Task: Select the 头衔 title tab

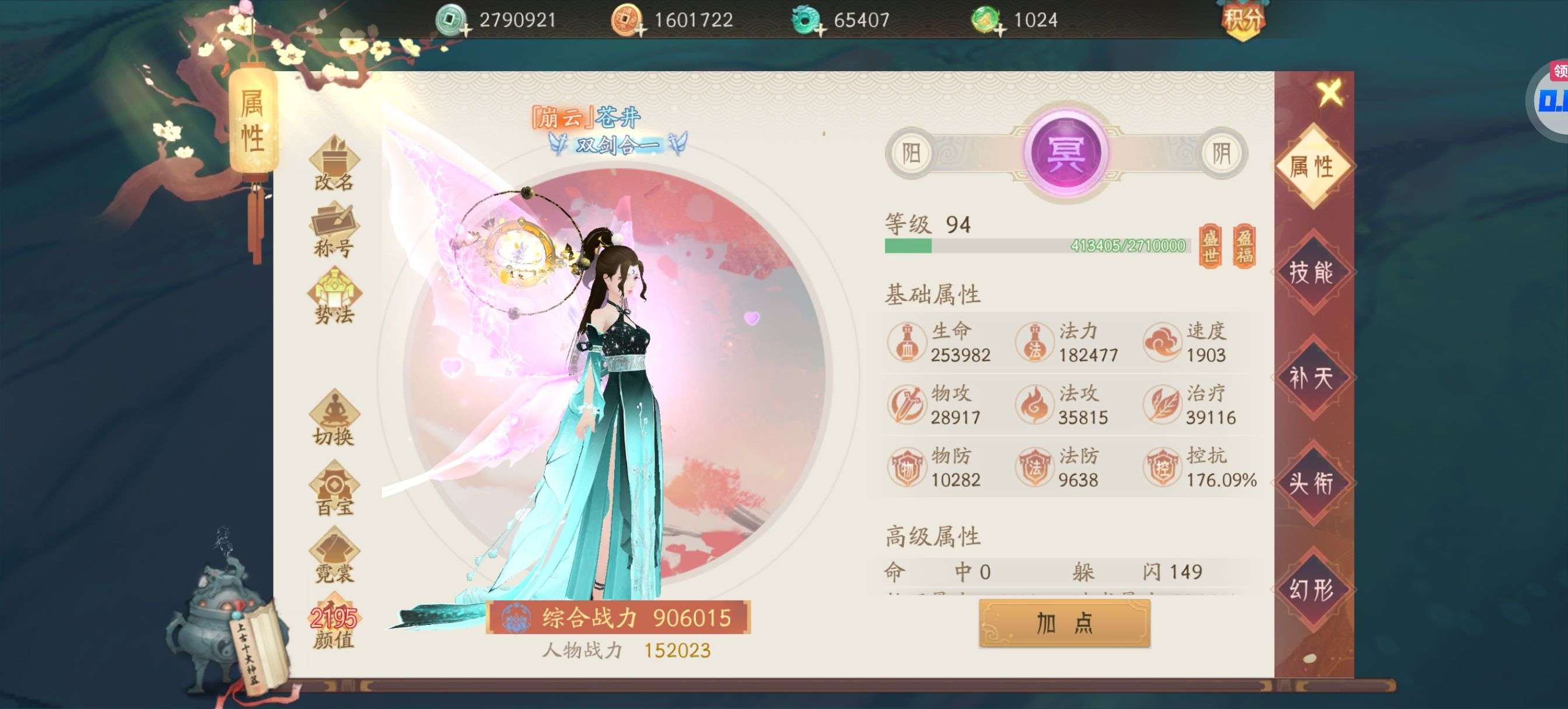Action: 1311,484
